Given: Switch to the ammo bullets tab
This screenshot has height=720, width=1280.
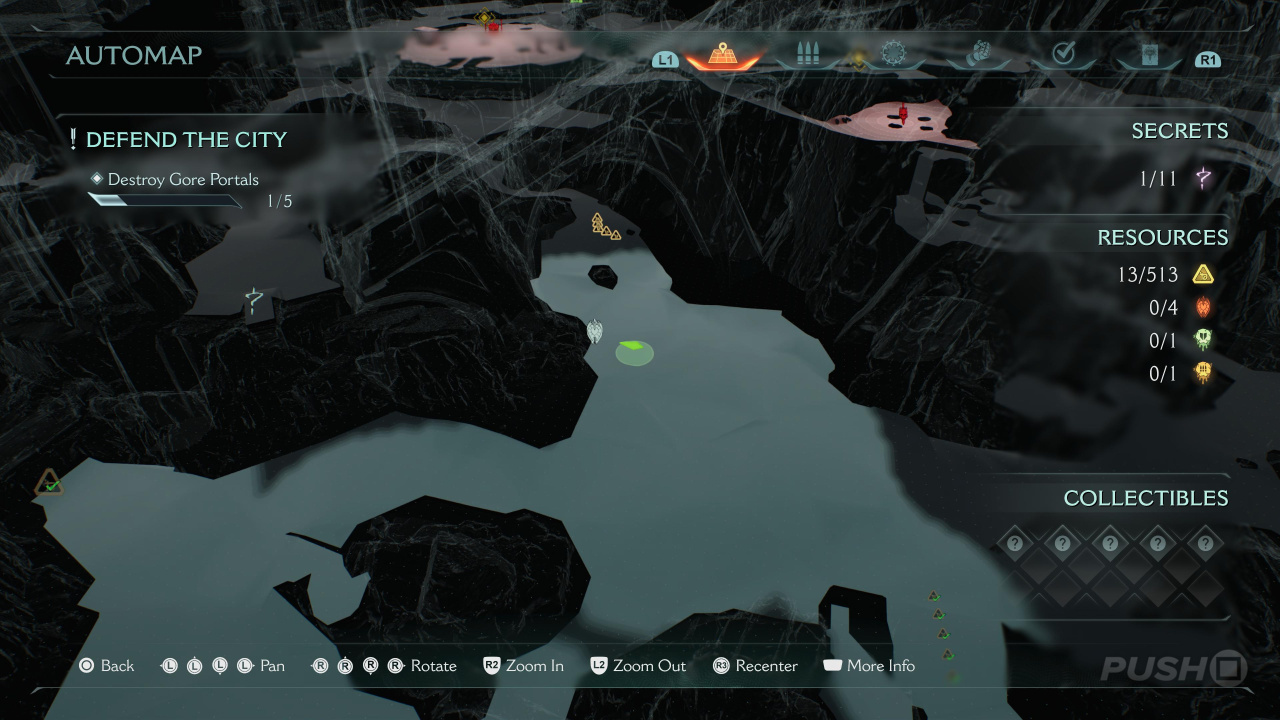Looking at the screenshot, I should (x=808, y=55).
